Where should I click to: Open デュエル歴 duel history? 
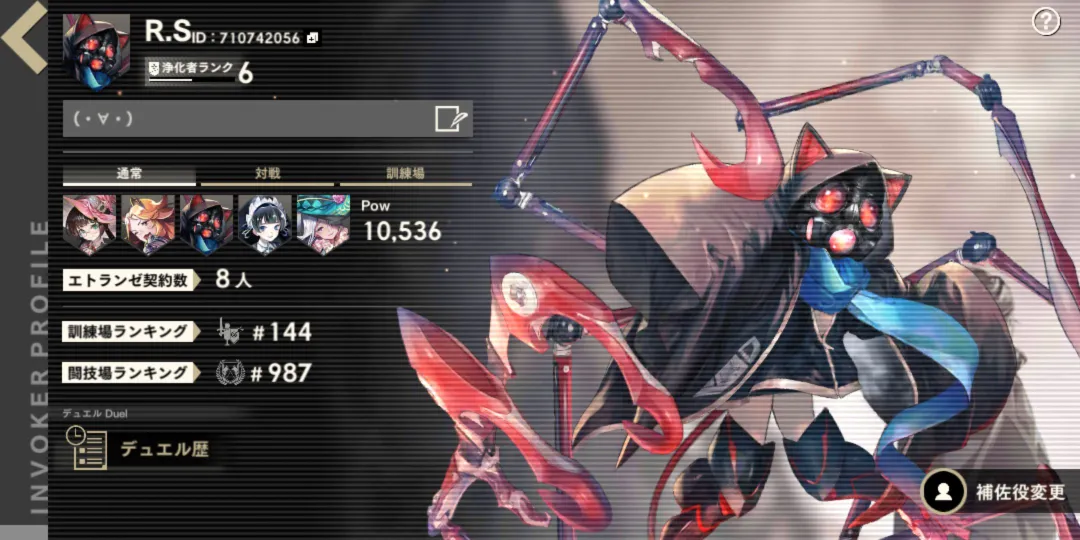point(140,449)
